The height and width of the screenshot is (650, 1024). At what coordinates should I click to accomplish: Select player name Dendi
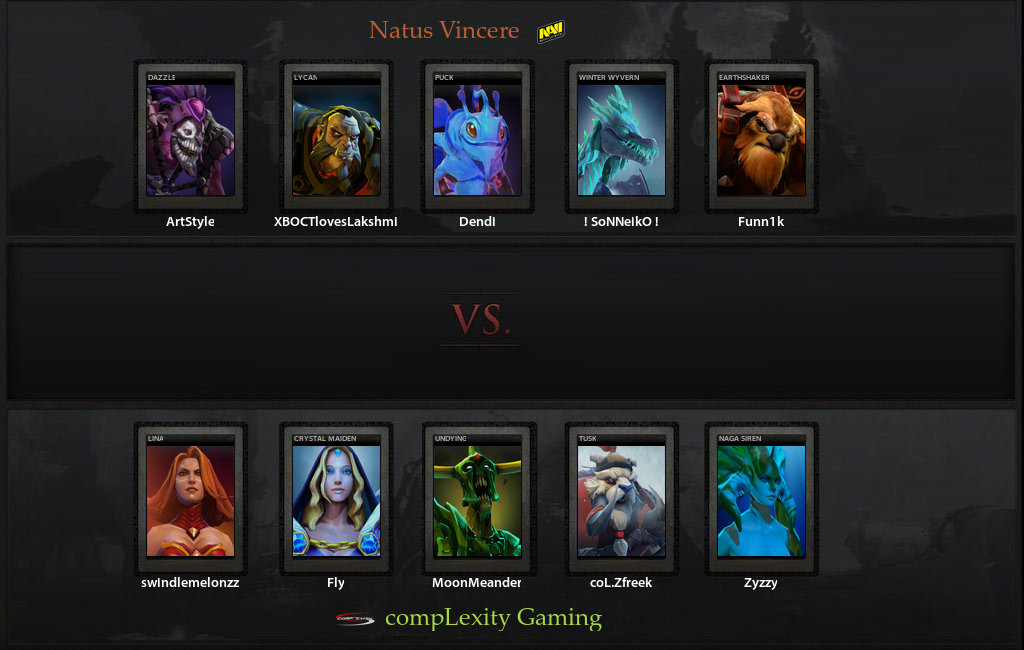coord(477,222)
